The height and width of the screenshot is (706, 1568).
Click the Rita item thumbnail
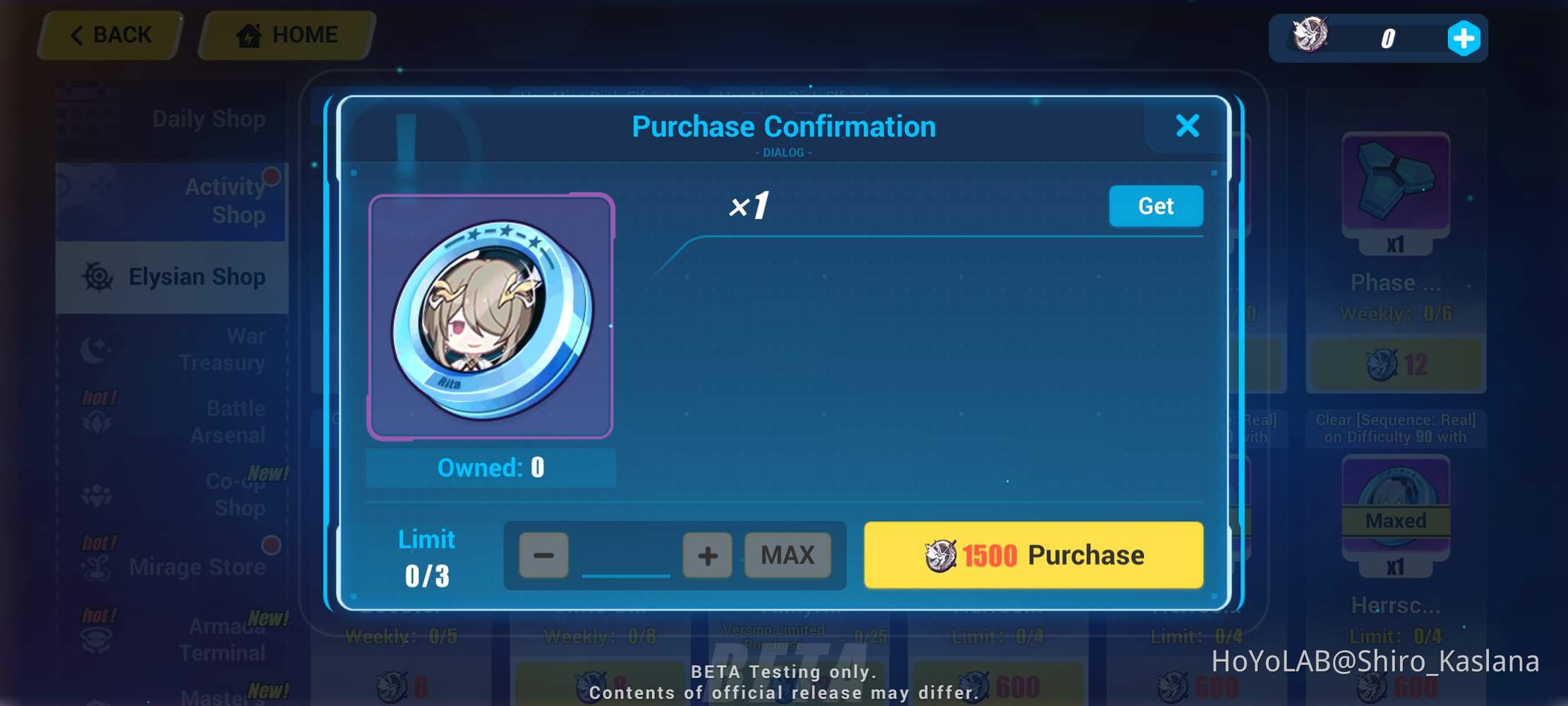[490, 318]
